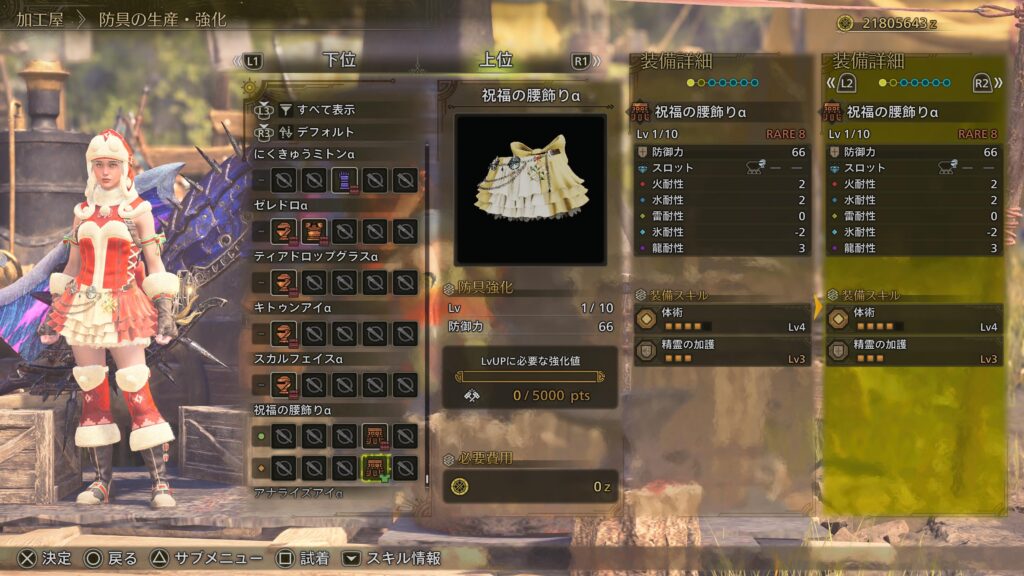Select the ゼレドロα chest armor slot

pyautogui.click(x=315, y=231)
